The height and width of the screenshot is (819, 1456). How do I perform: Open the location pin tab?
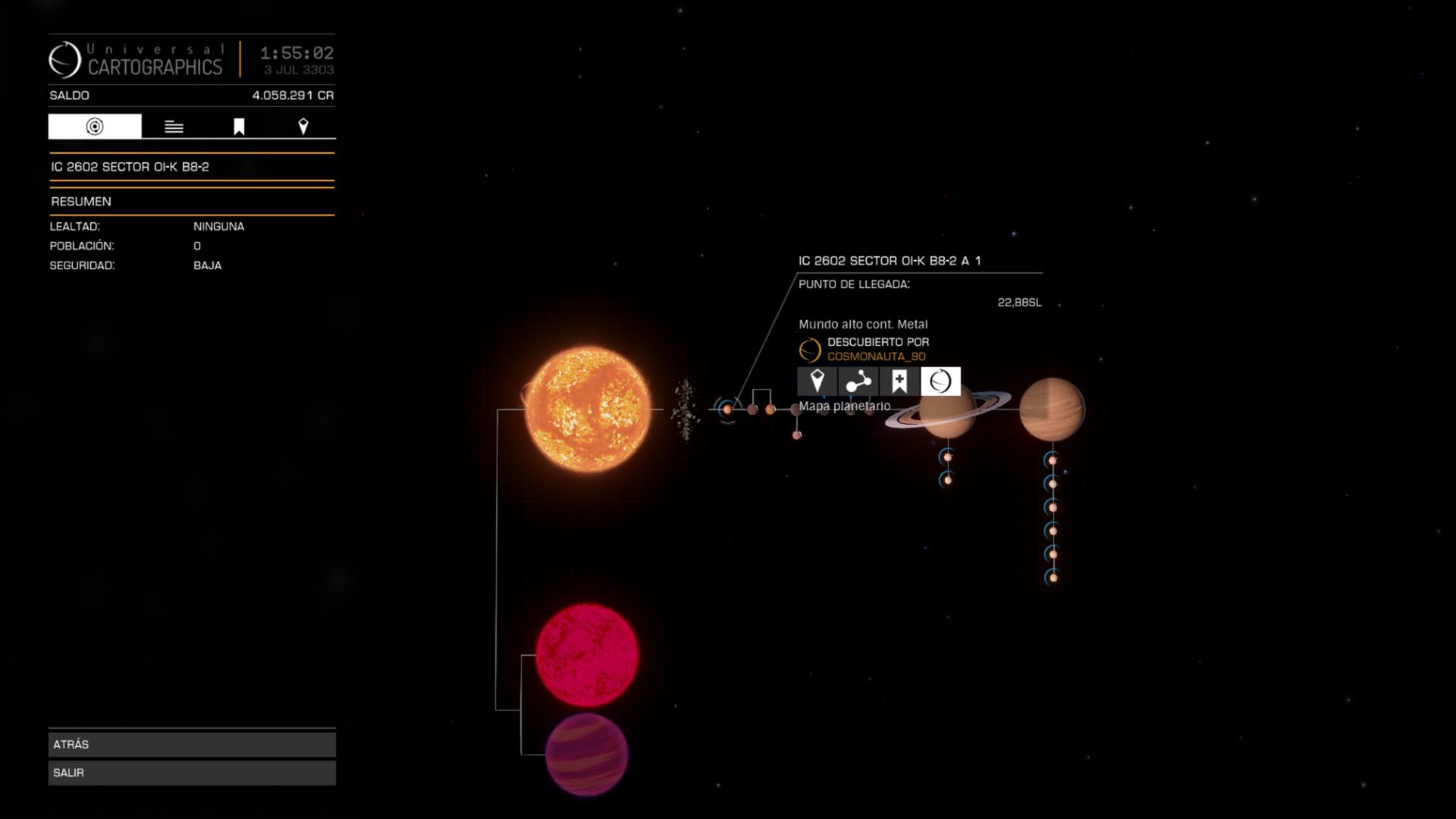303,127
